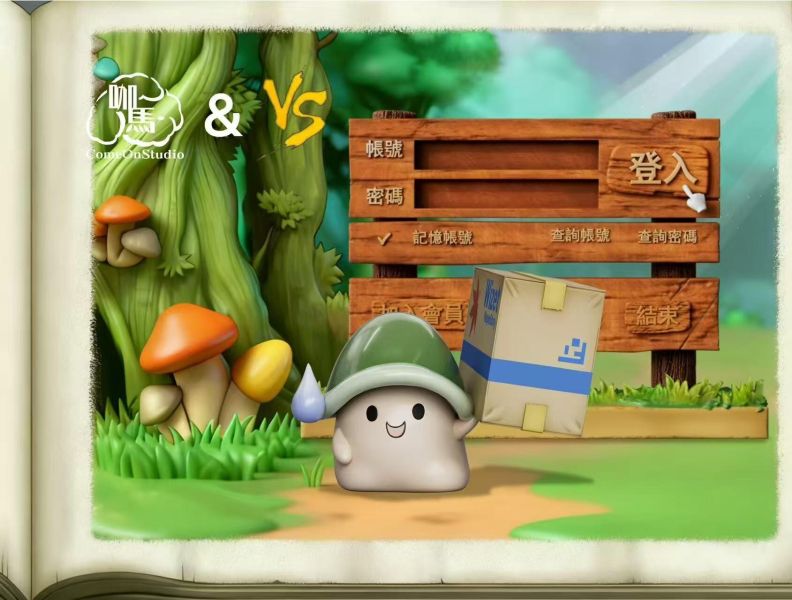
Task: Exit using the 結束 button
Action: [659, 316]
